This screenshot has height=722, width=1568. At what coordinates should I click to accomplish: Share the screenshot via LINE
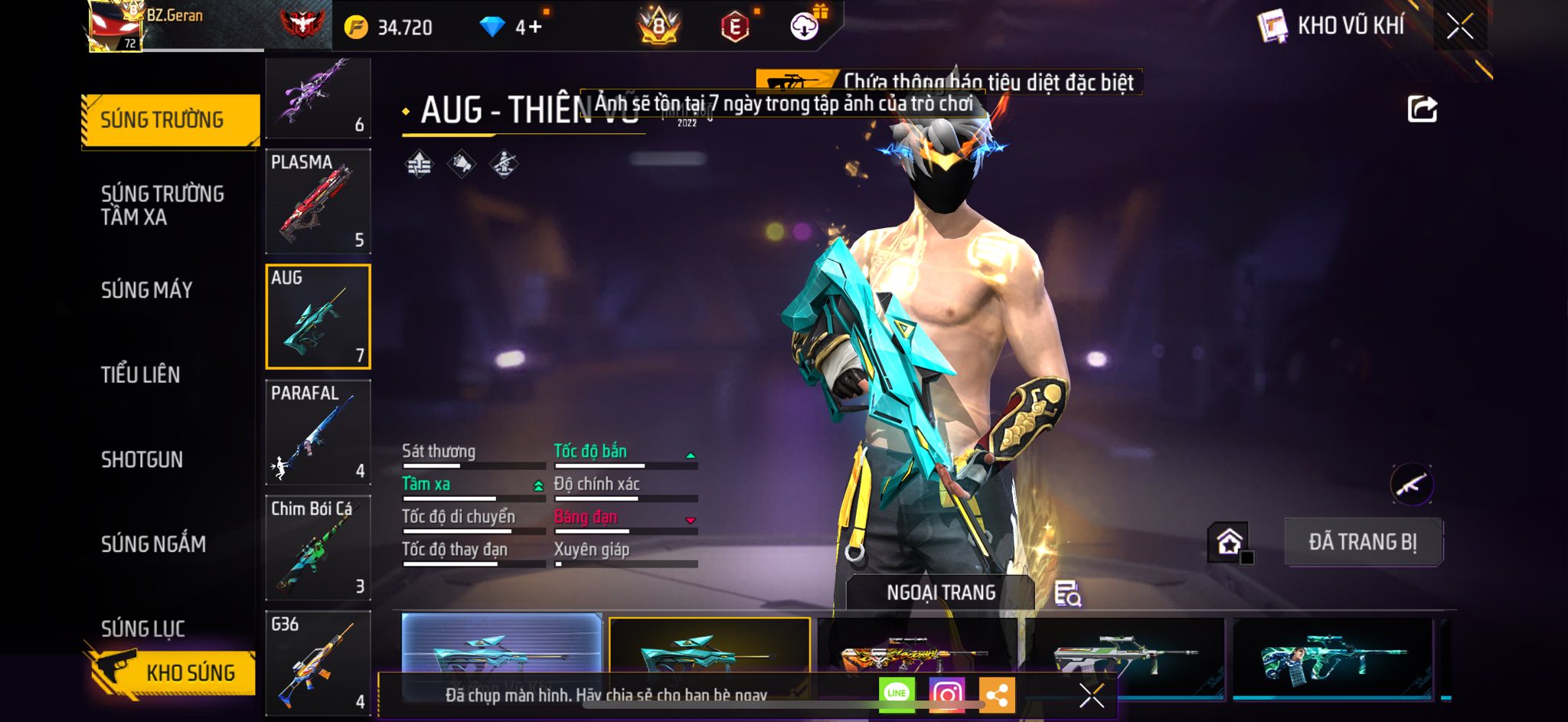(x=897, y=694)
